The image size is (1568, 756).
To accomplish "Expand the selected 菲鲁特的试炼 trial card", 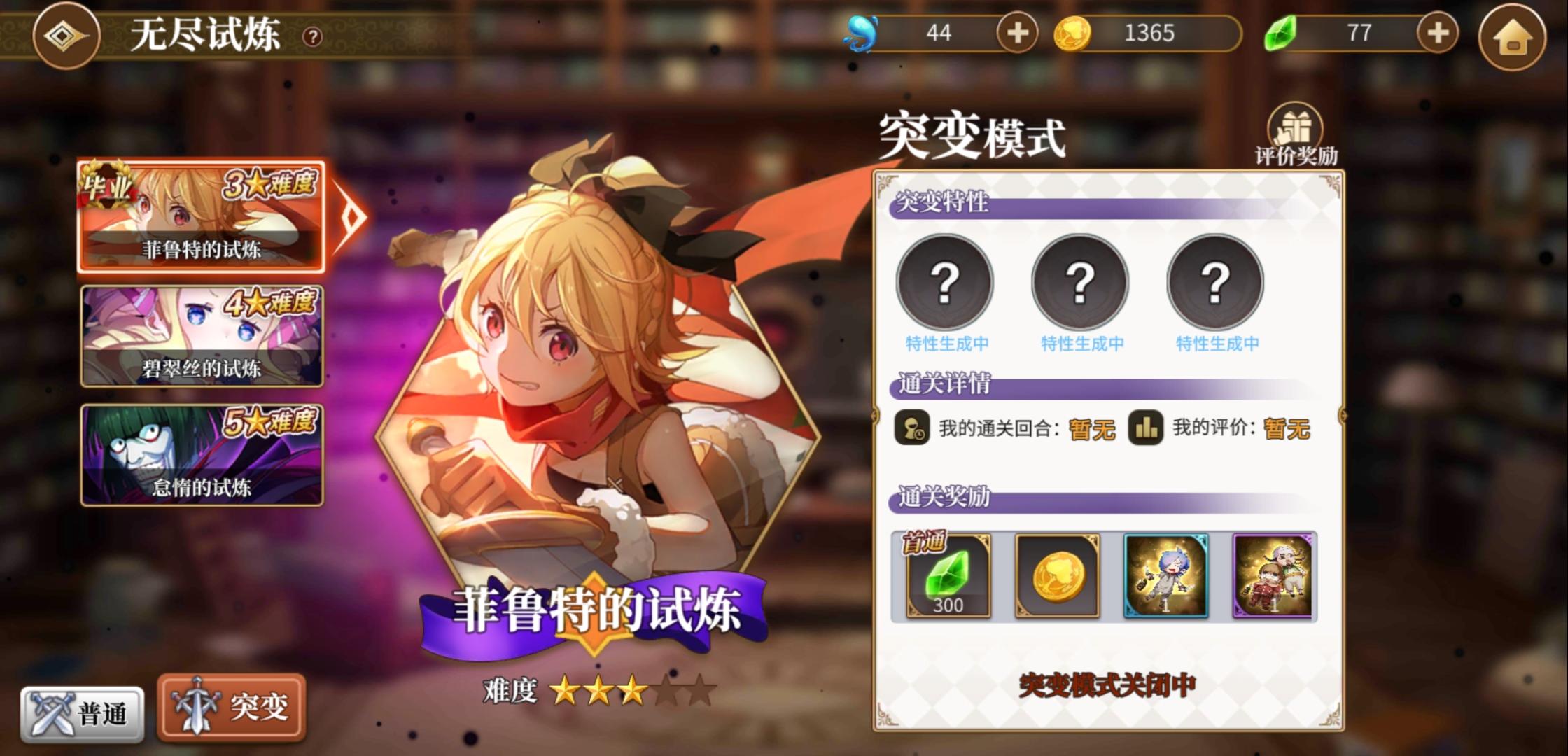I will pyautogui.click(x=203, y=220).
